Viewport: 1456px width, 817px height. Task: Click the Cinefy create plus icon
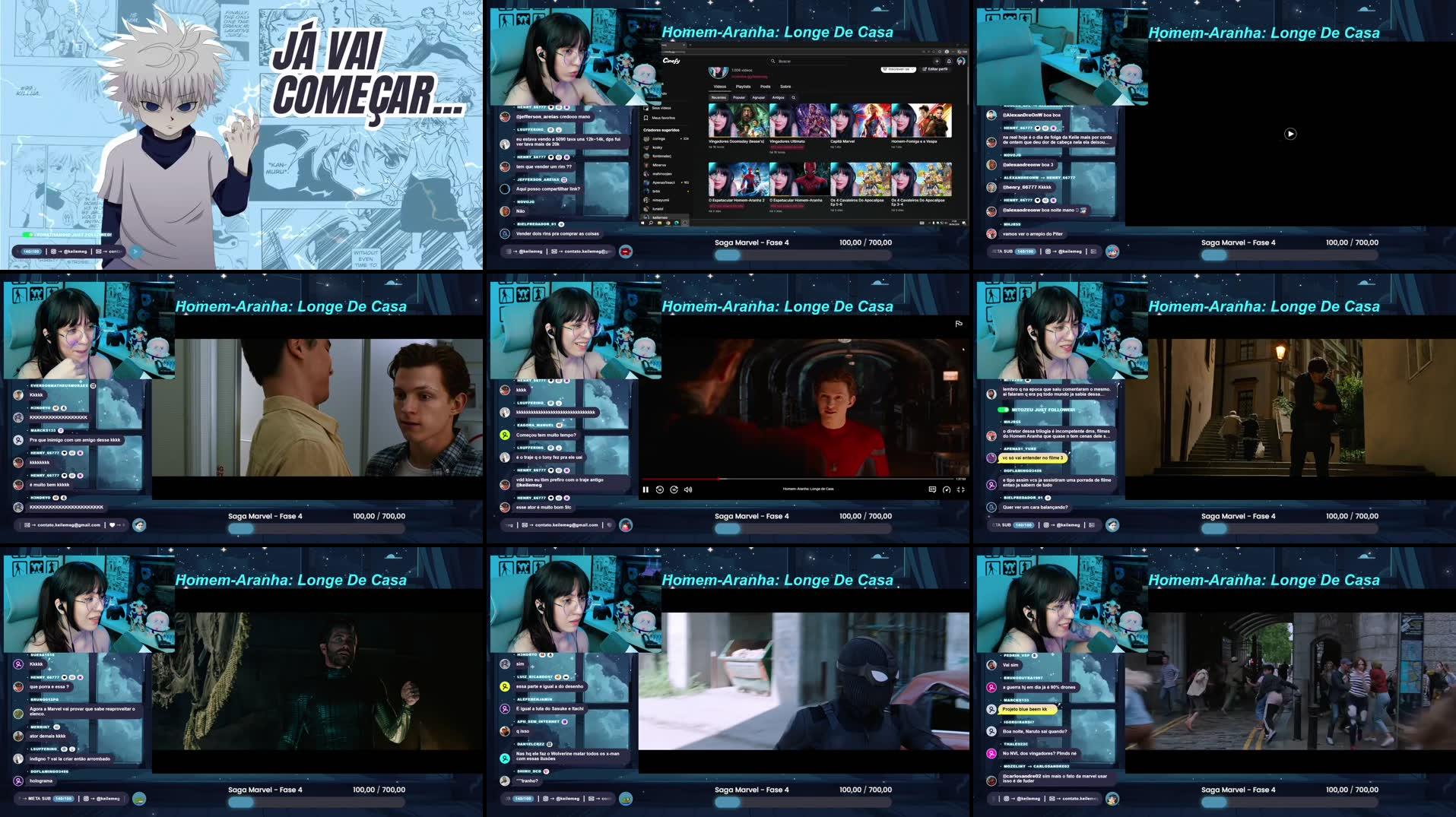click(937, 62)
